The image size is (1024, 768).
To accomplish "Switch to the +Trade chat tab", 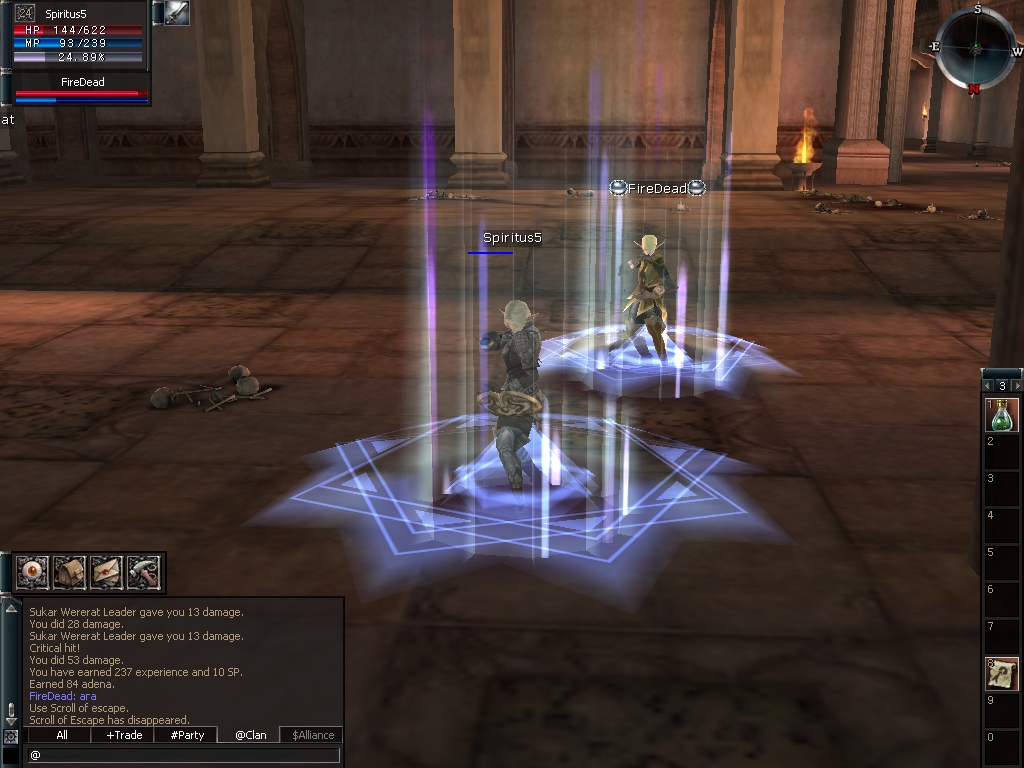I will click(x=124, y=735).
